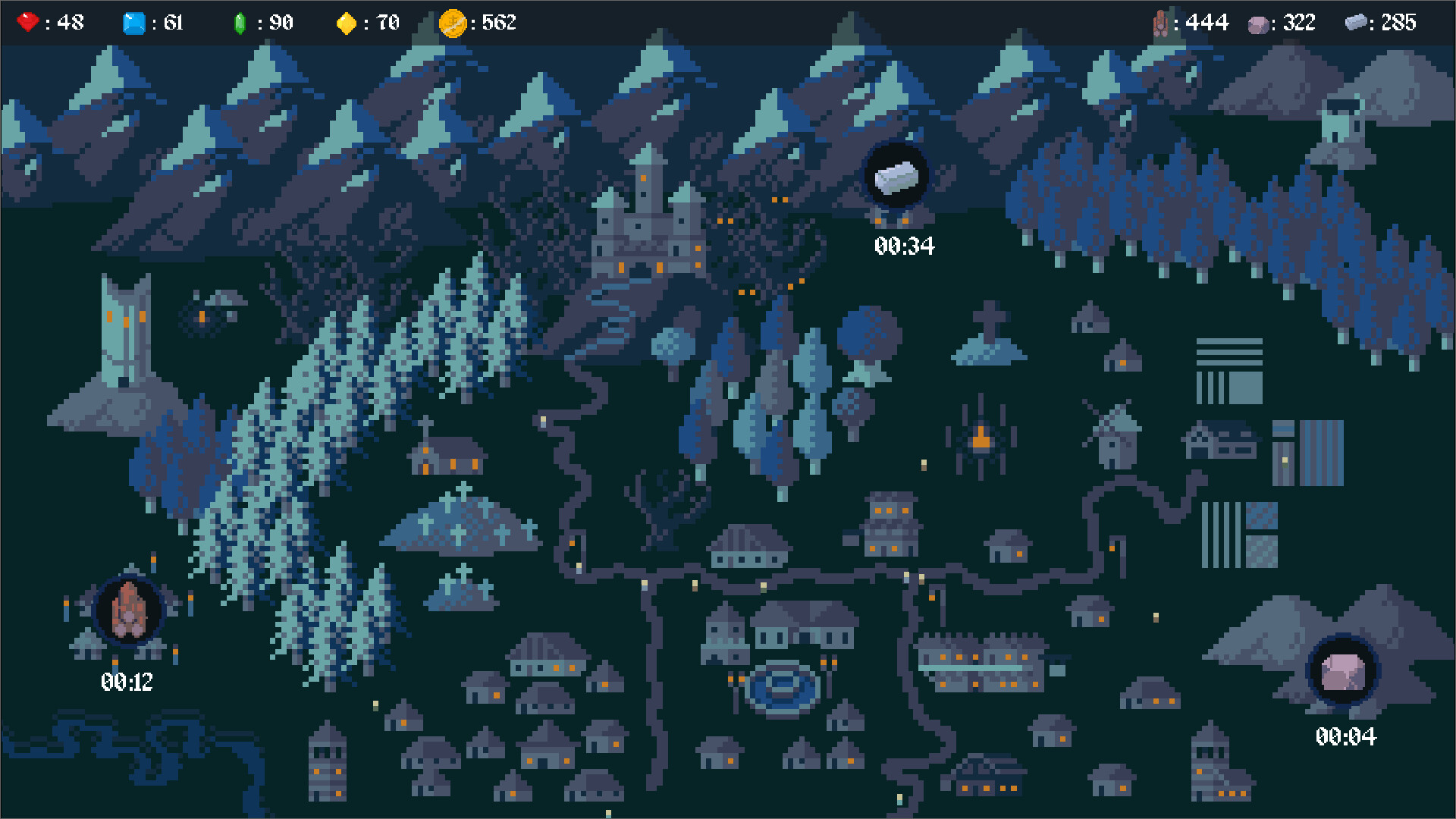Click the red ruby resource icon

(x=27, y=22)
